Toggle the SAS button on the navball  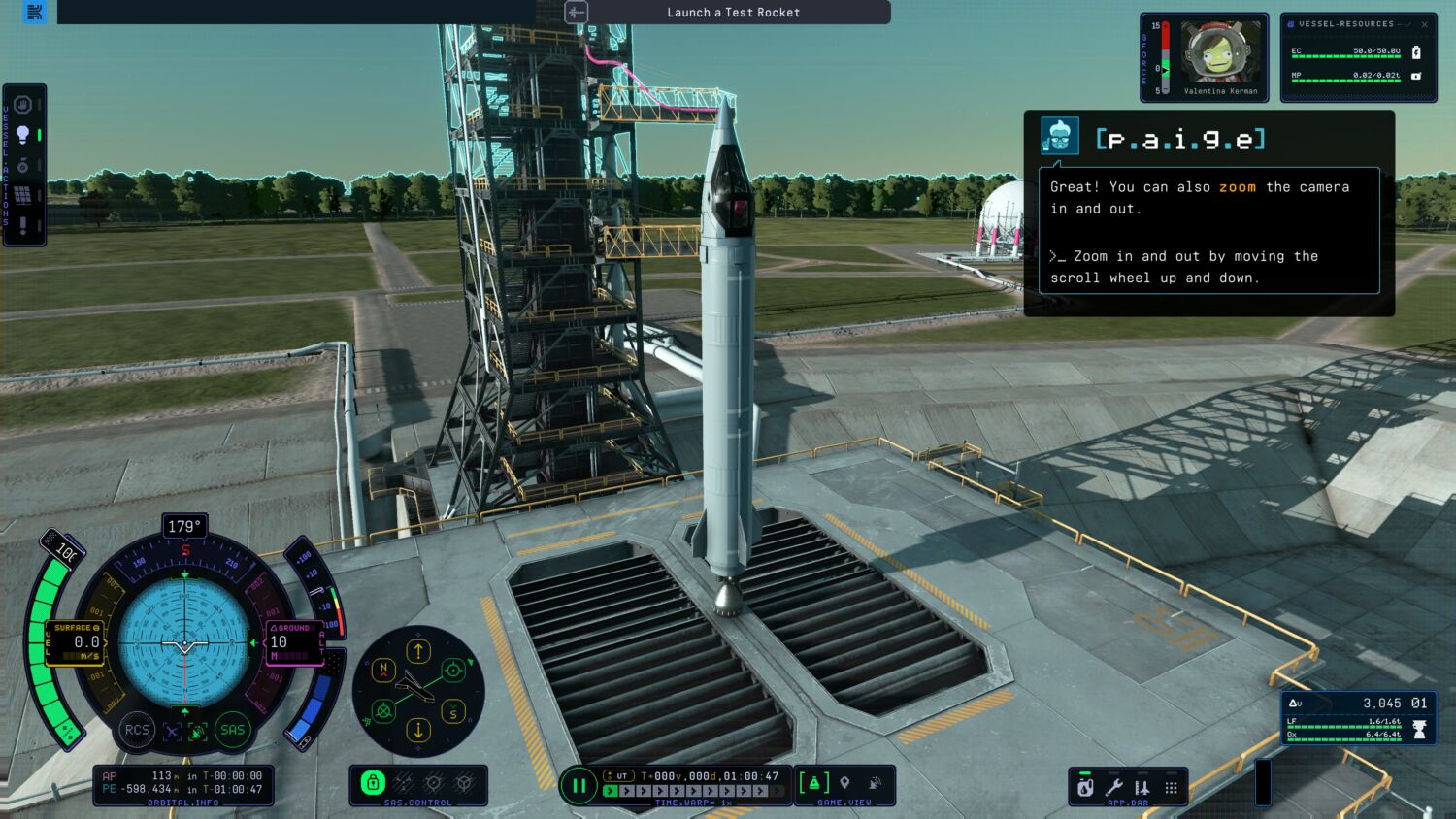coord(232,730)
